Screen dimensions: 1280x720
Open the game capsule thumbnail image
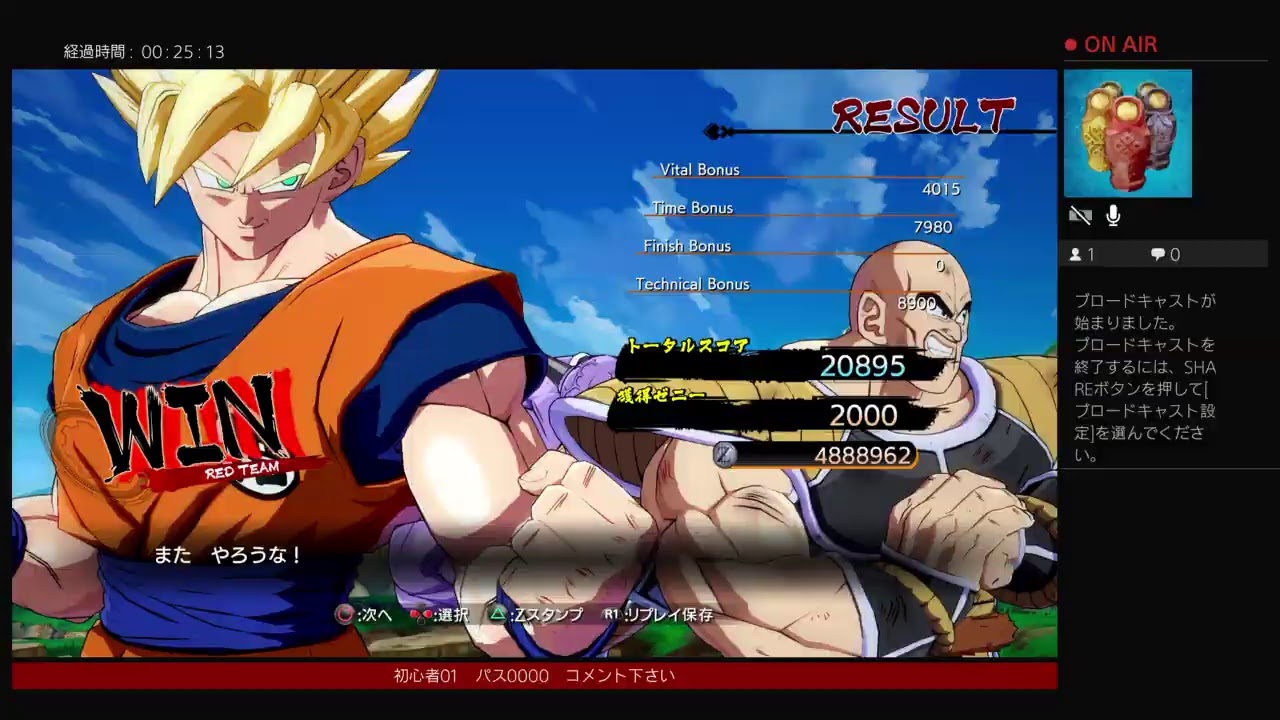[1128, 132]
